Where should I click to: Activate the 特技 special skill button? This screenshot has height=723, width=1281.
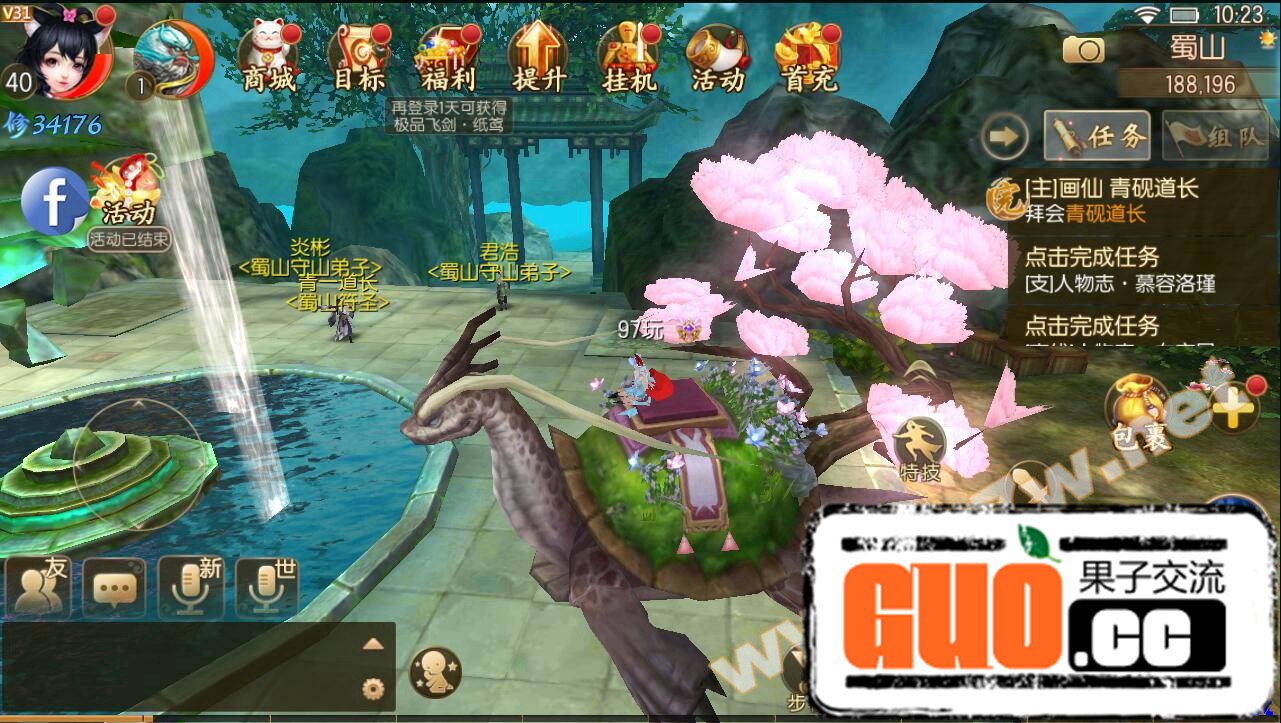(x=918, y=448)
